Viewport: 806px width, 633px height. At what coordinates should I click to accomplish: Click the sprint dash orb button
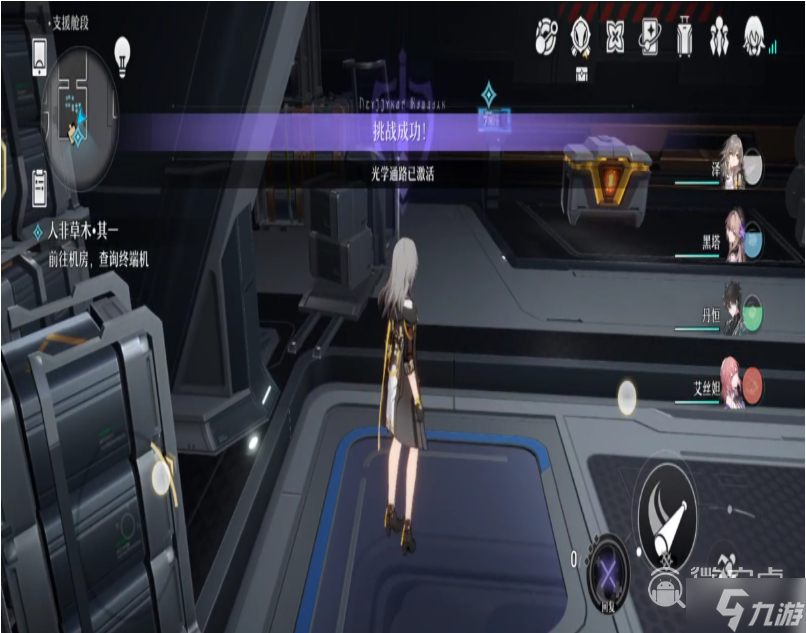(x=628, y=396)
